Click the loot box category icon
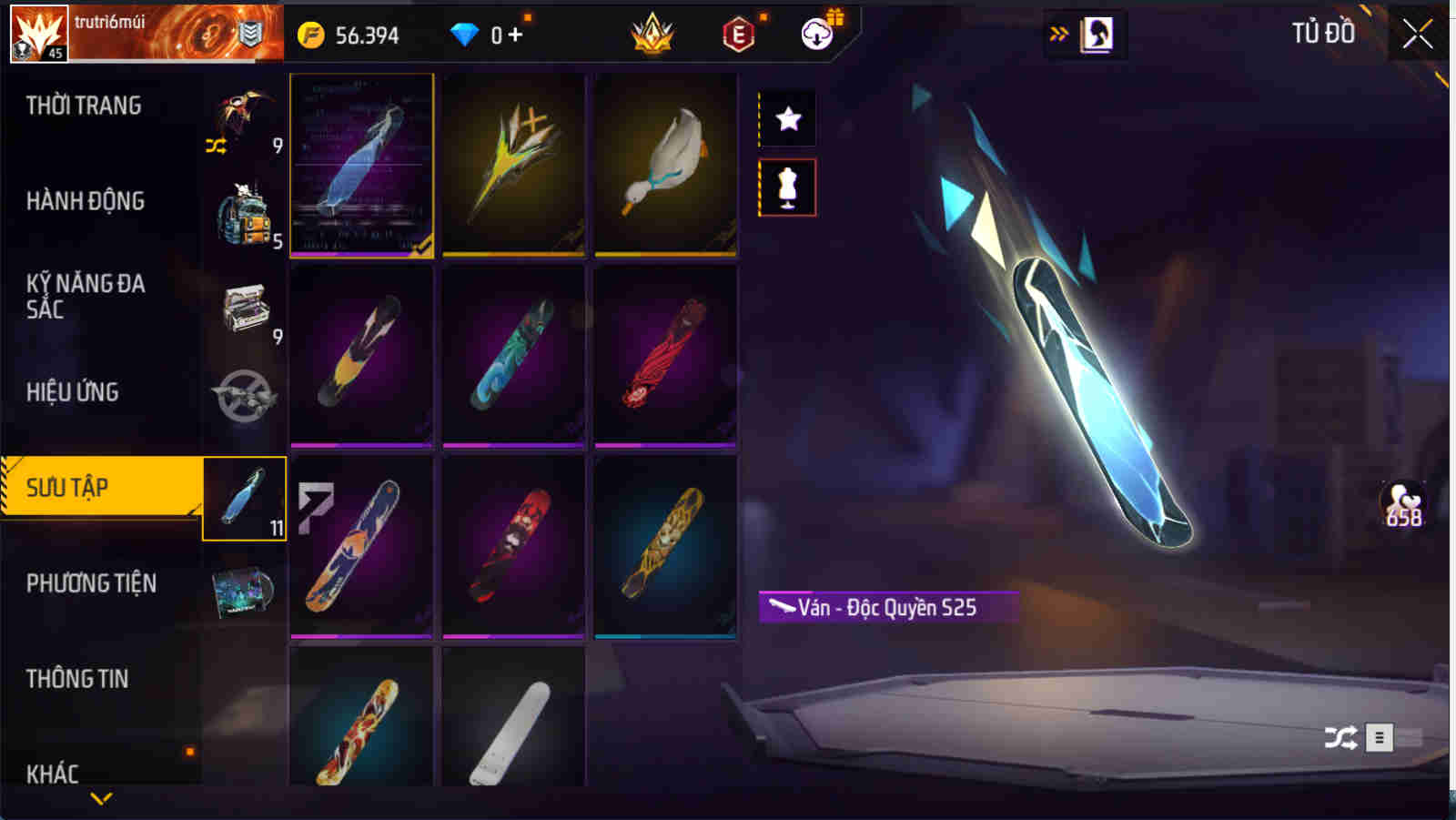This screenshot has width=1456, height=820. tap(242, 309)
